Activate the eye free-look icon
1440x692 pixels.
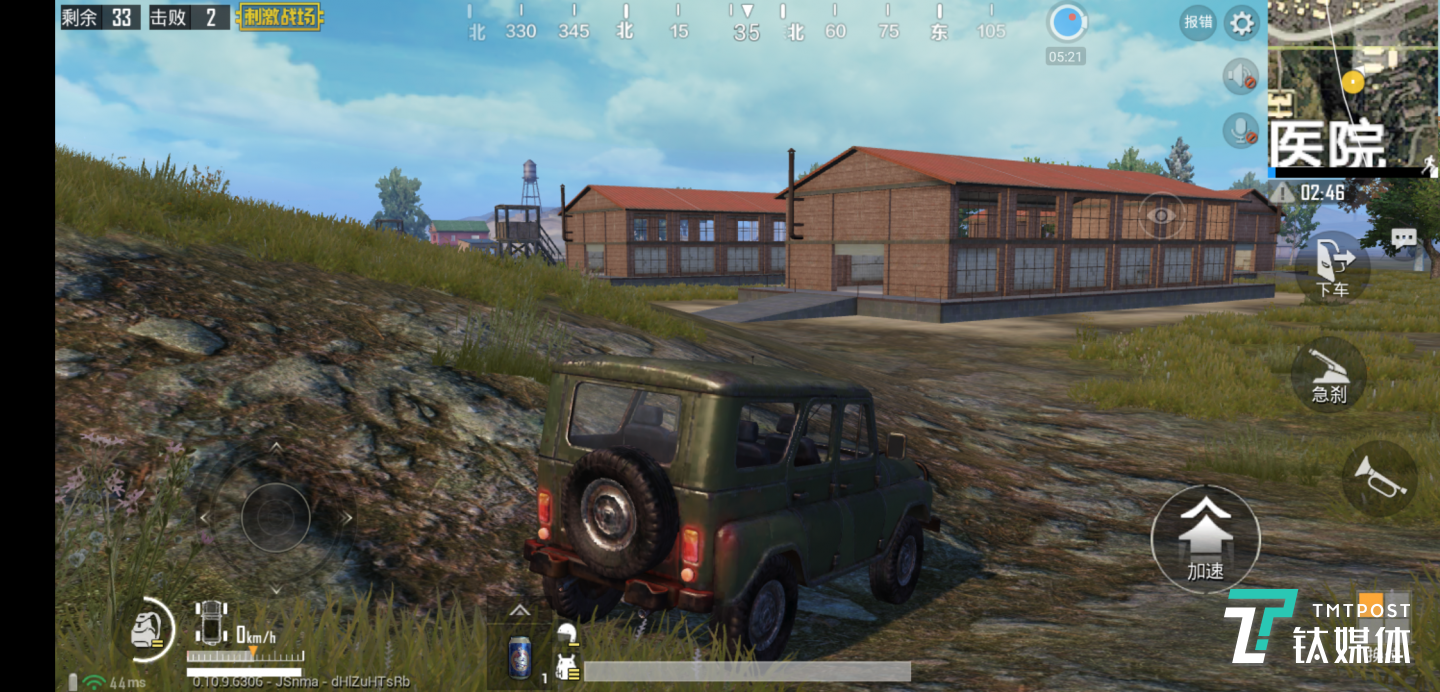pyautogui.click(x=1162, y=215)
